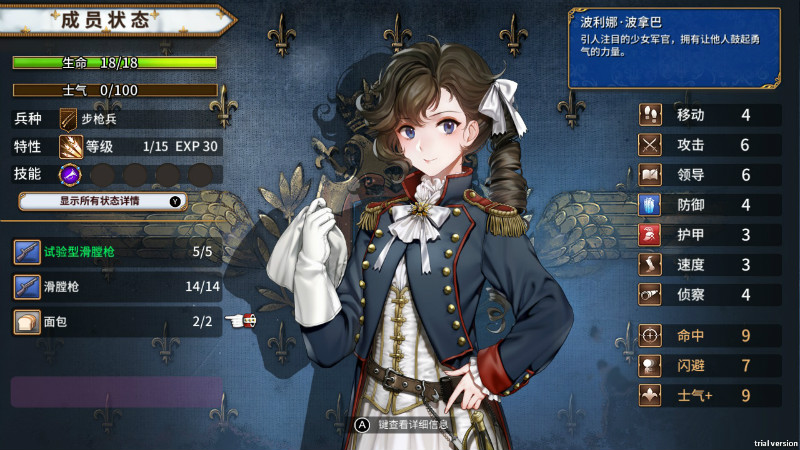Select the 命中 accuracy stat row
The image size is (800, 450).
(x=710, y=335)
